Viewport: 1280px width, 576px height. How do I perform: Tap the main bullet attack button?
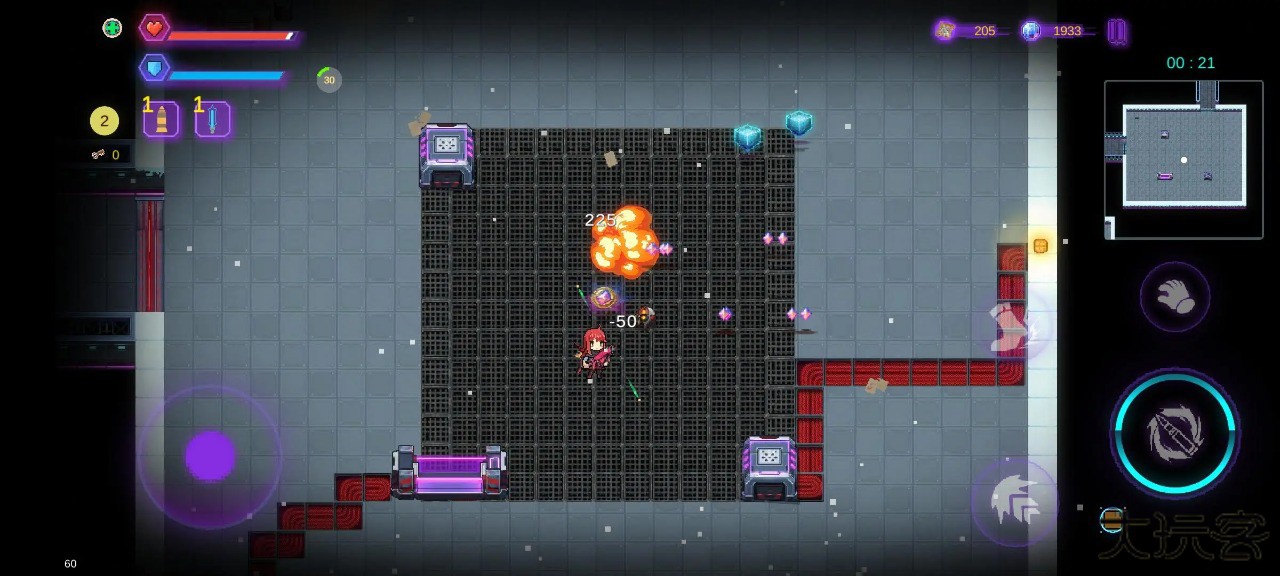(x=1175, y=433)
